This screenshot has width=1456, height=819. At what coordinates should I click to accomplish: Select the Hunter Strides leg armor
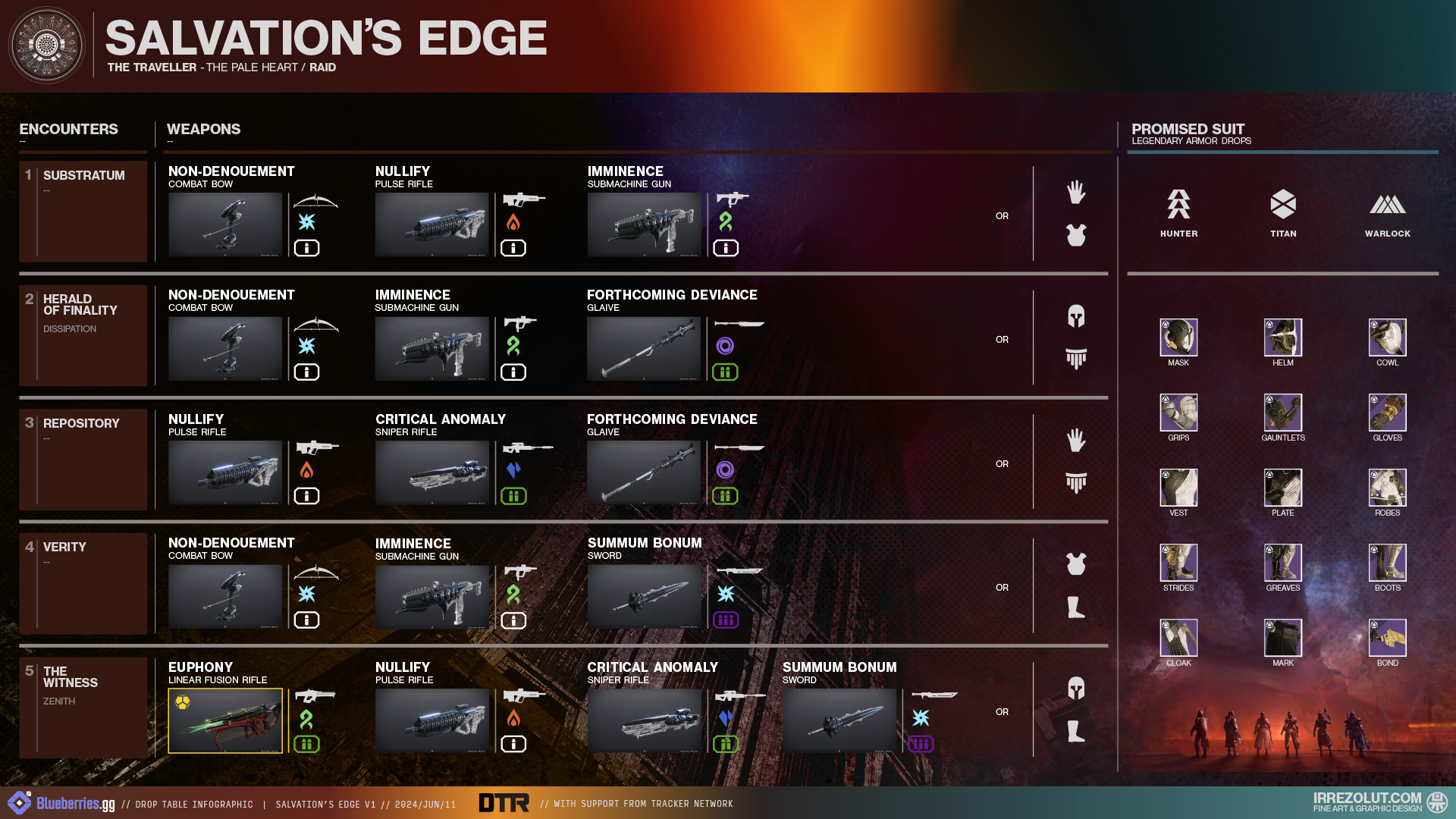[1178, 563]
